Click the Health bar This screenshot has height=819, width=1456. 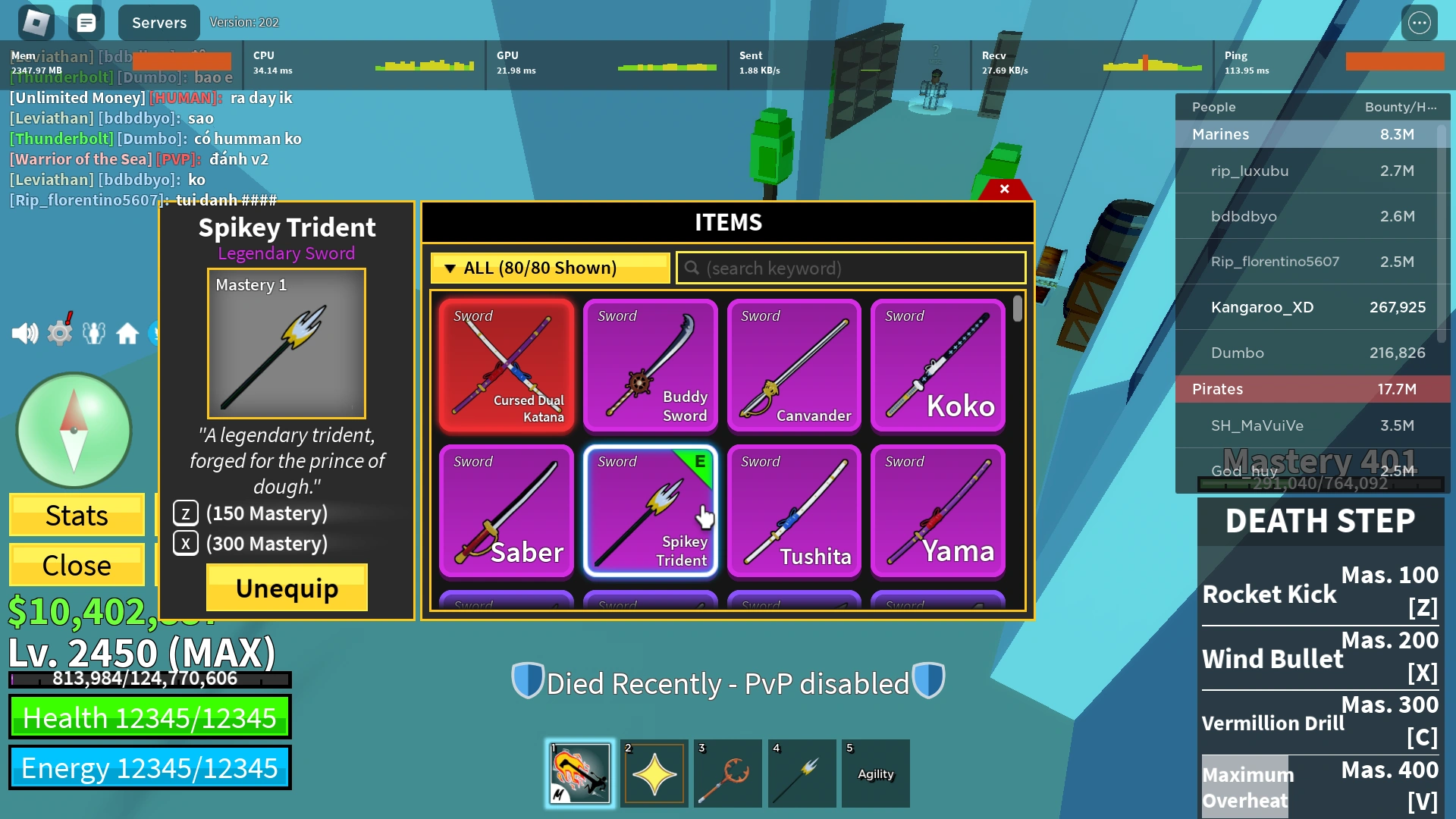[x=149, y=717]
